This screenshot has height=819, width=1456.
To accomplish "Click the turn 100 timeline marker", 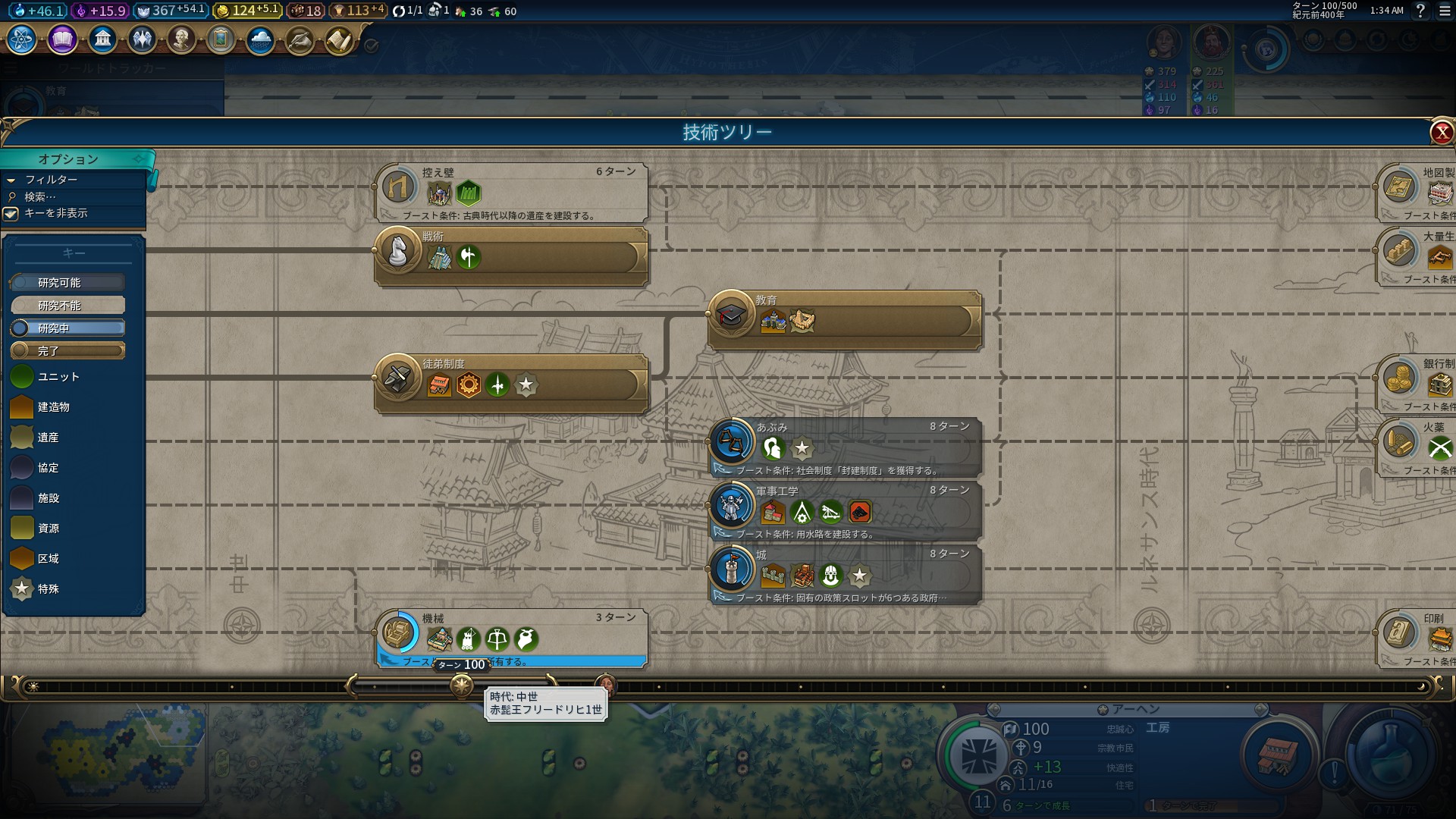I will click(x=461, y=686).
